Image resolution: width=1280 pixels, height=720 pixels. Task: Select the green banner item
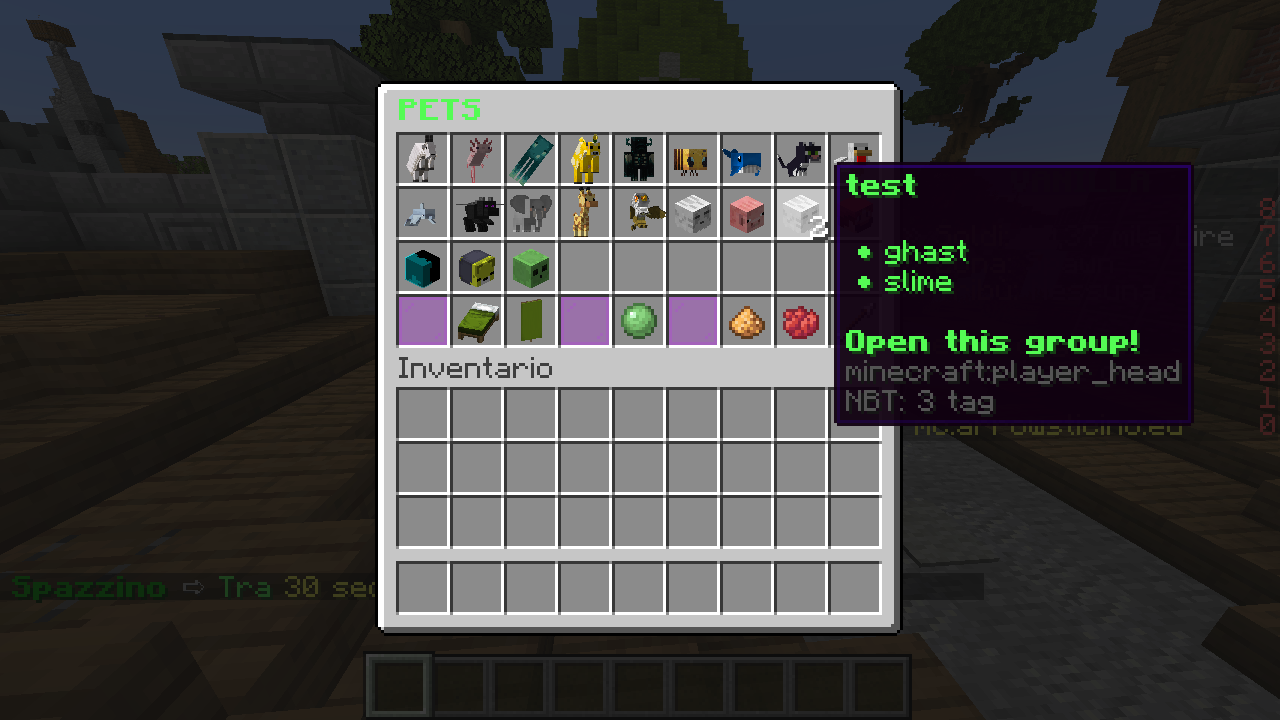pos(530,321)
